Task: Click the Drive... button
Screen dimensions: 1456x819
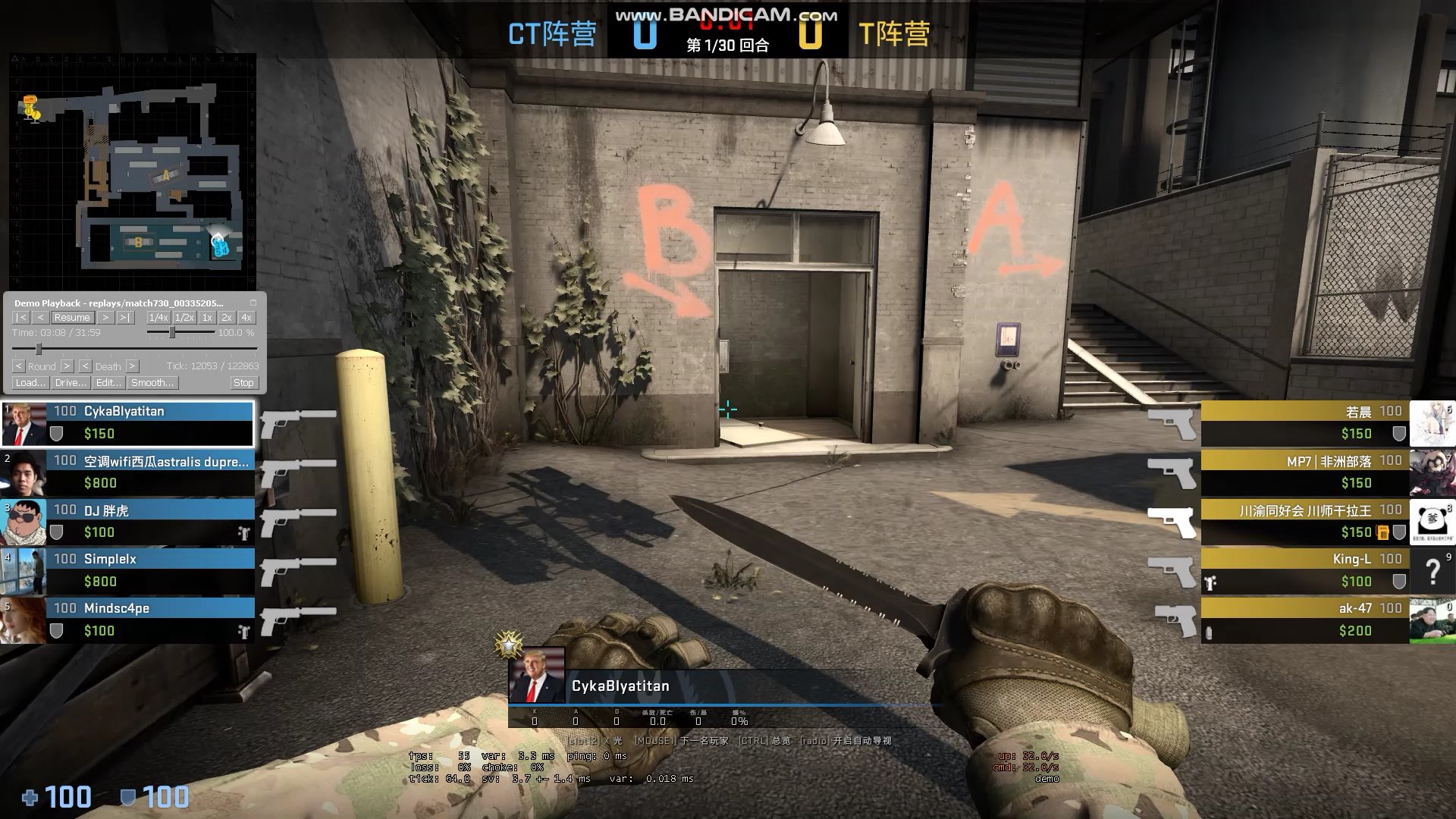Action: [71, 383]
